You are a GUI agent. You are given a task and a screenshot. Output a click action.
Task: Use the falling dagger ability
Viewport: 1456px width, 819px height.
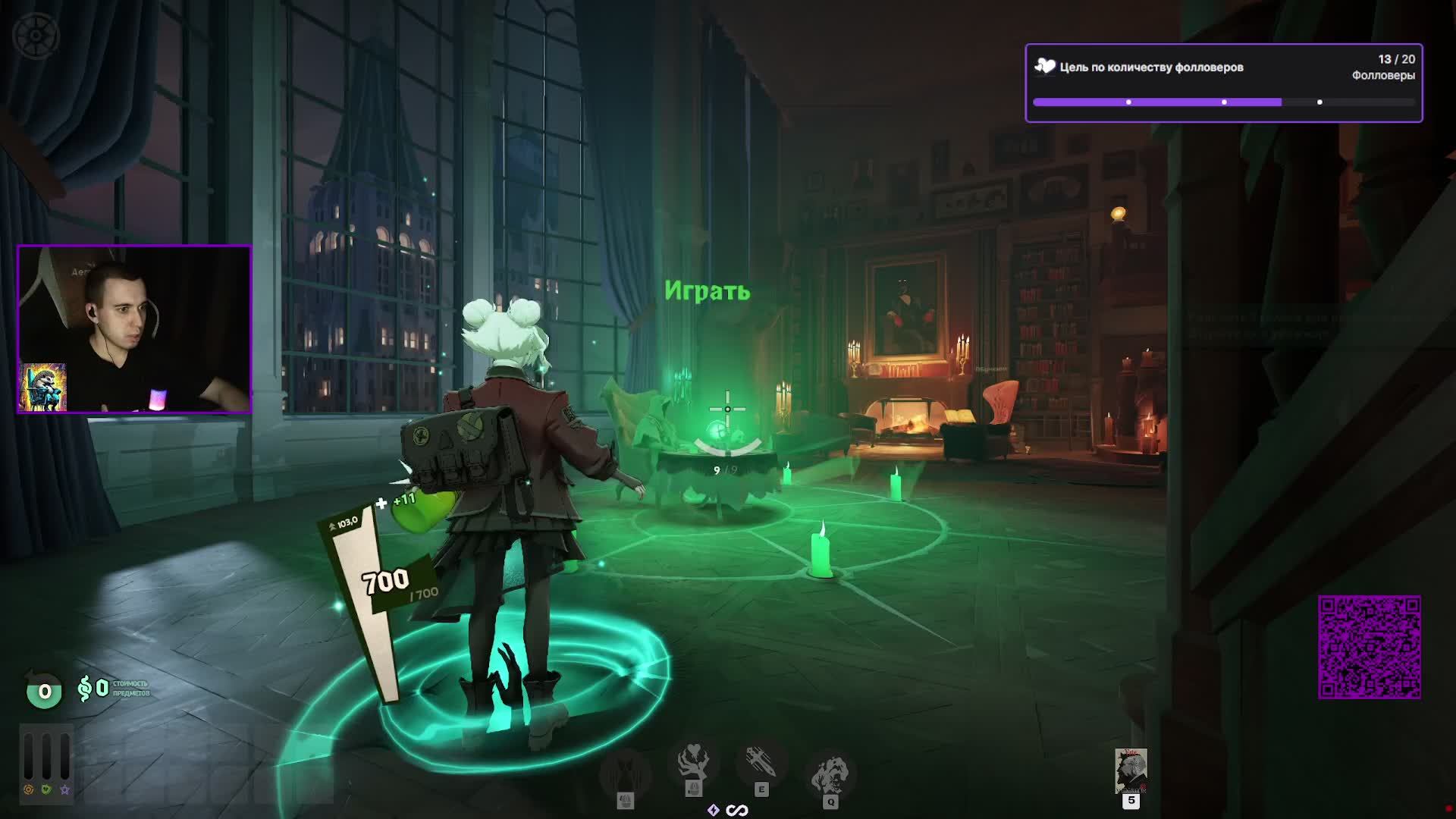pyautogui.click(x=761, y=763)
